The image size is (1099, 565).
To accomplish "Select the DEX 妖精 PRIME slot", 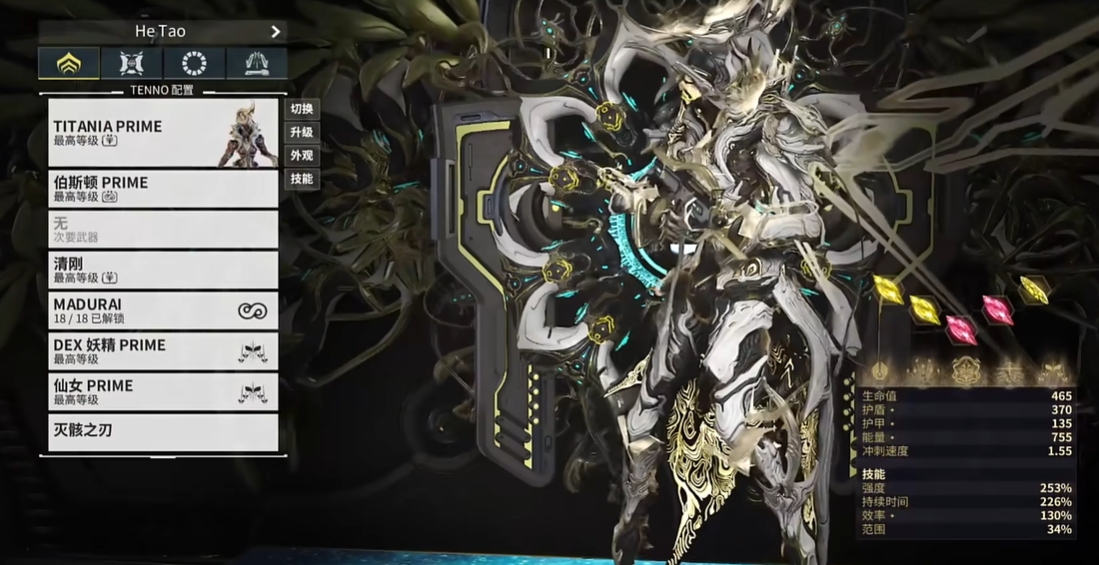I will (x=163, y=351).
